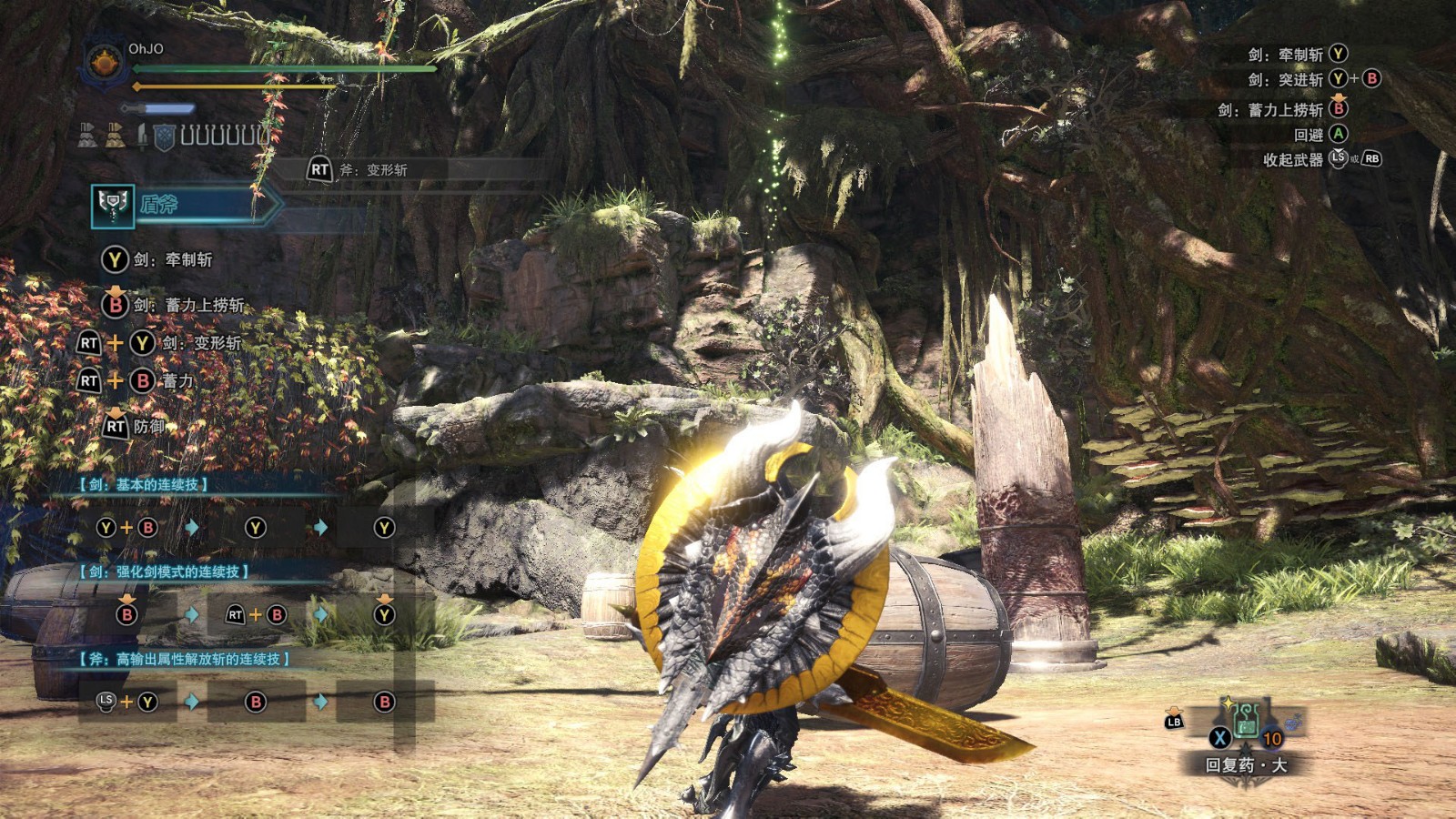This screenshot has height=819, width=1456.
Task: Select the 剑：强化剑模式的连续技 combo heading
Action: (x=166, y=572)
